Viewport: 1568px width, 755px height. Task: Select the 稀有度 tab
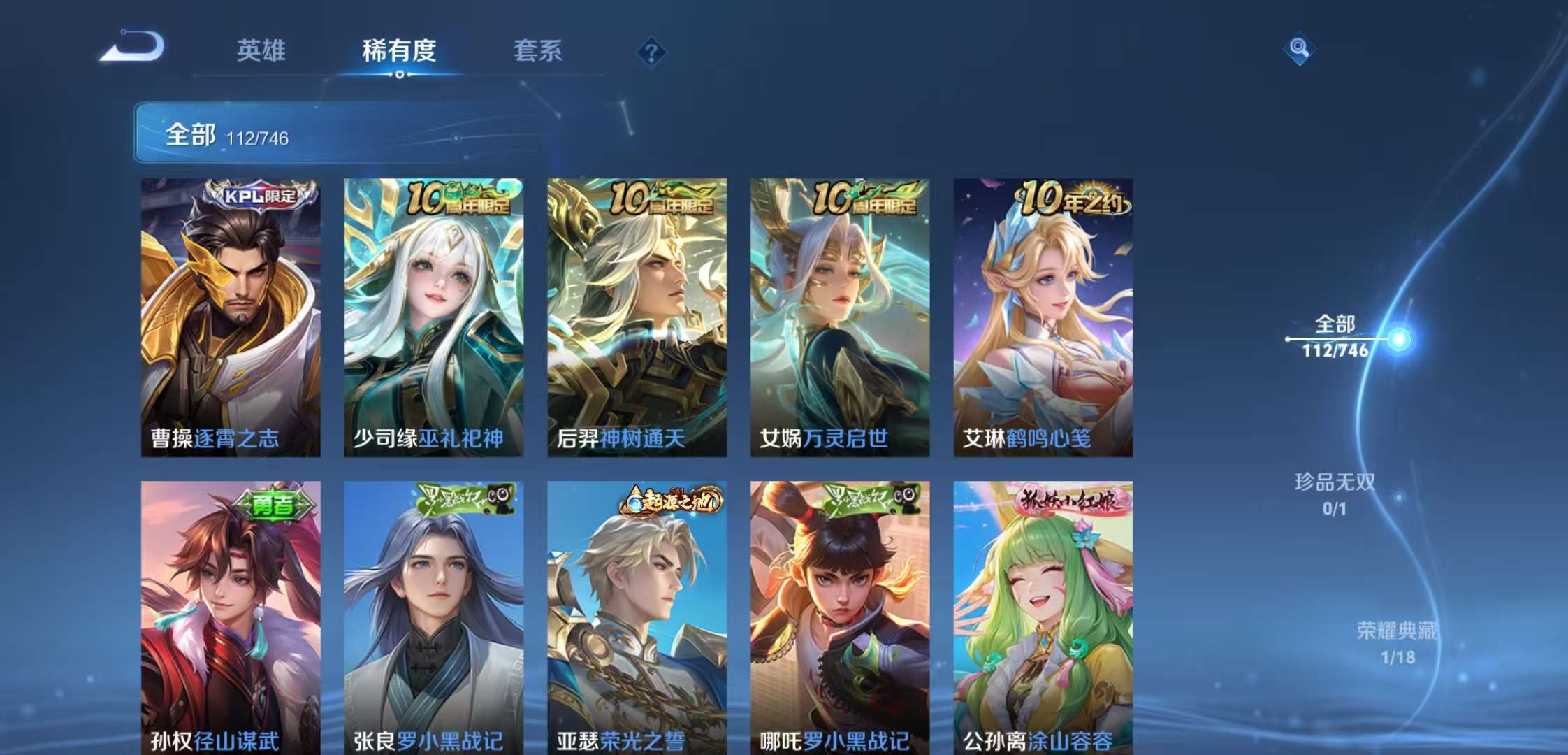tap(398, 50)
